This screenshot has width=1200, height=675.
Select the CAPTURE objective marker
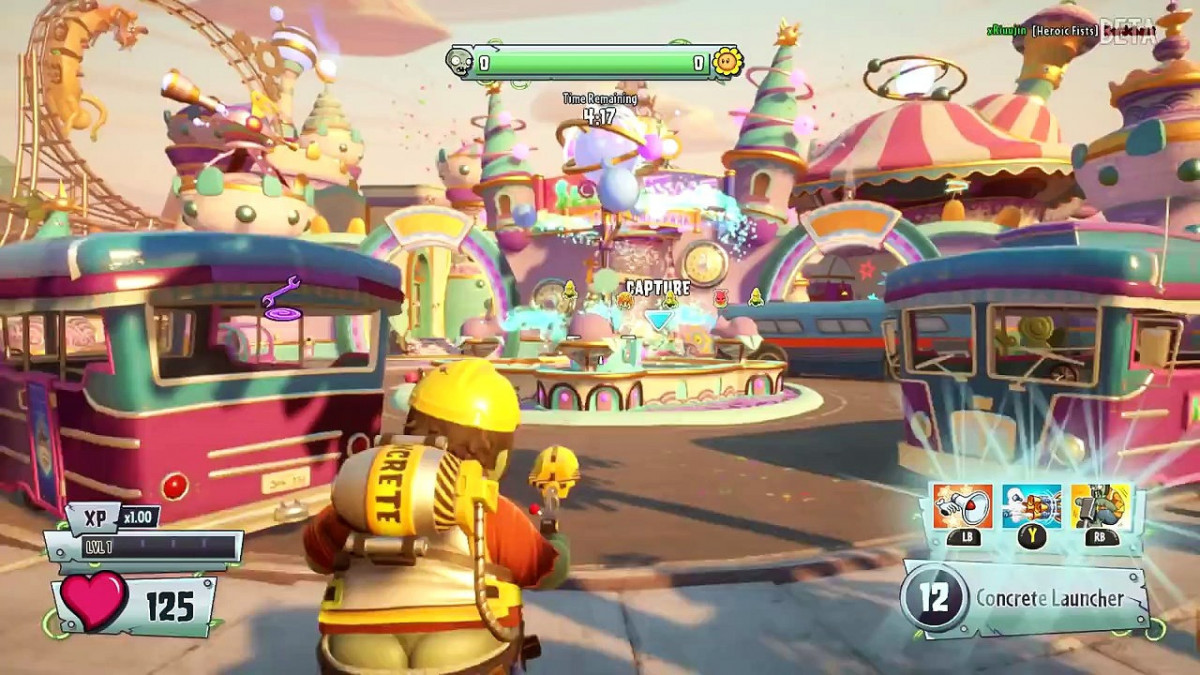click(658, 289)
